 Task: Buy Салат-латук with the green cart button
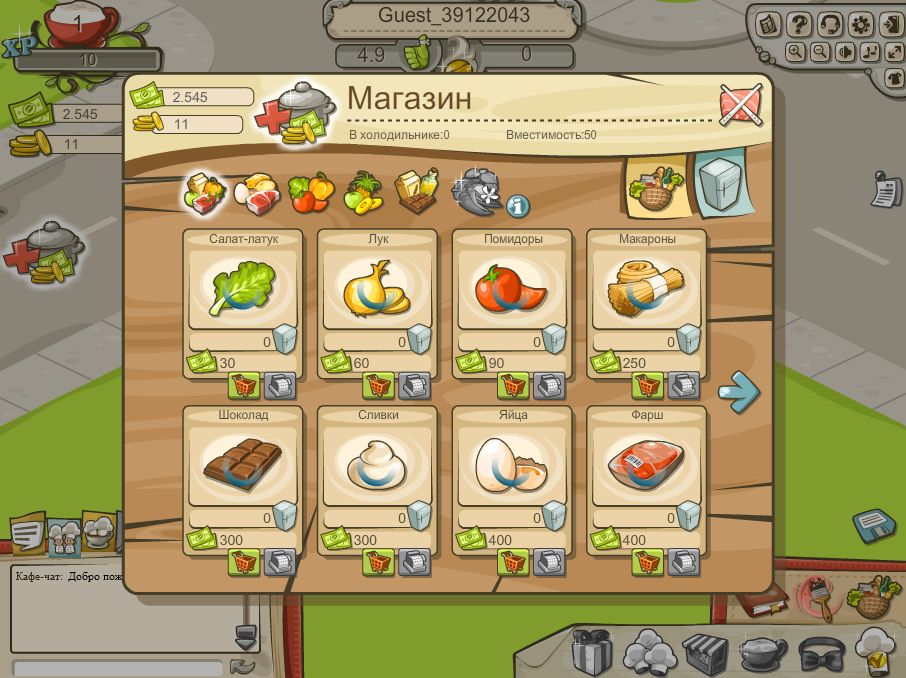point(244,385)
